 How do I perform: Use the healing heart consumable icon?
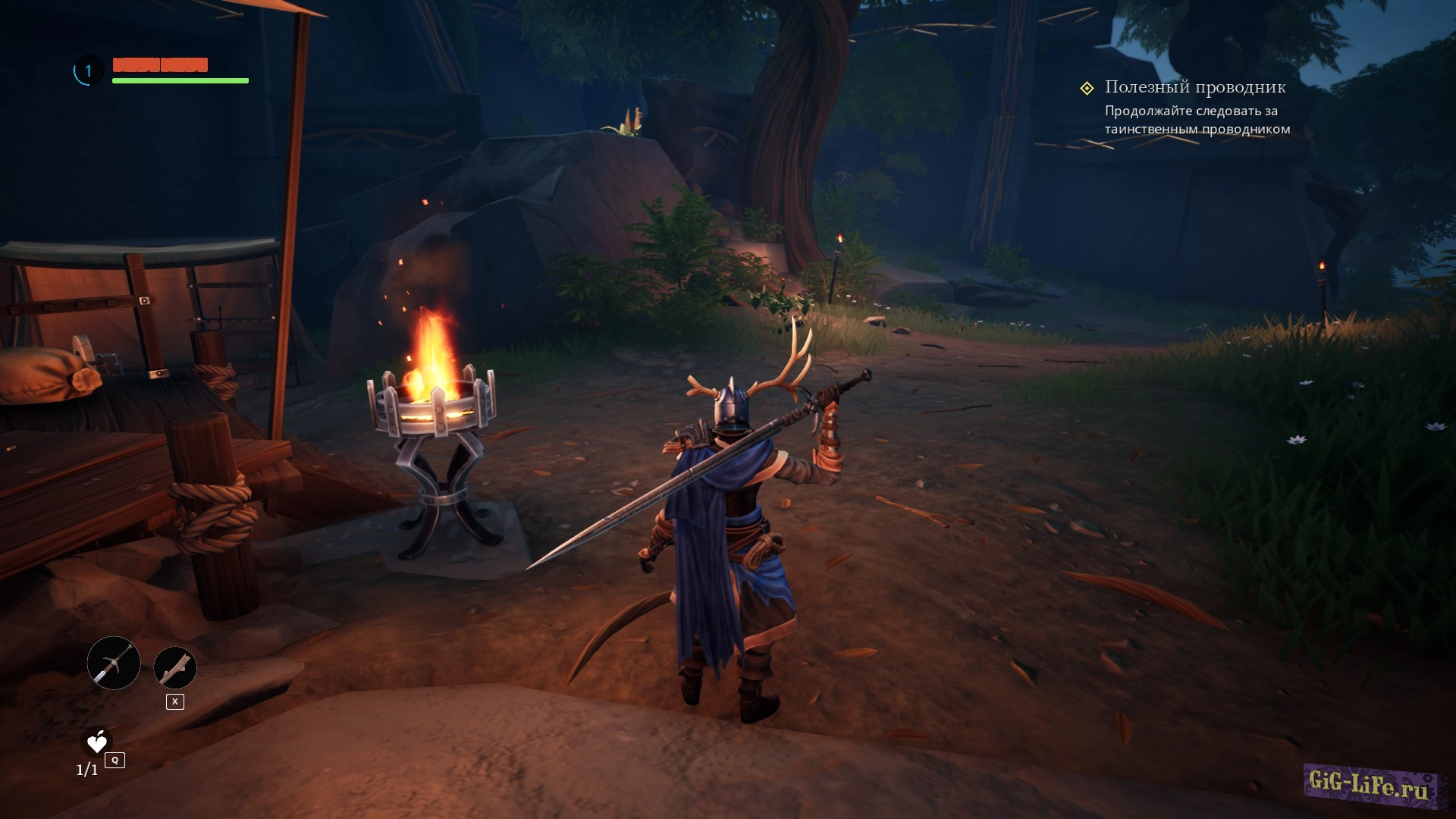click(97, 742)
